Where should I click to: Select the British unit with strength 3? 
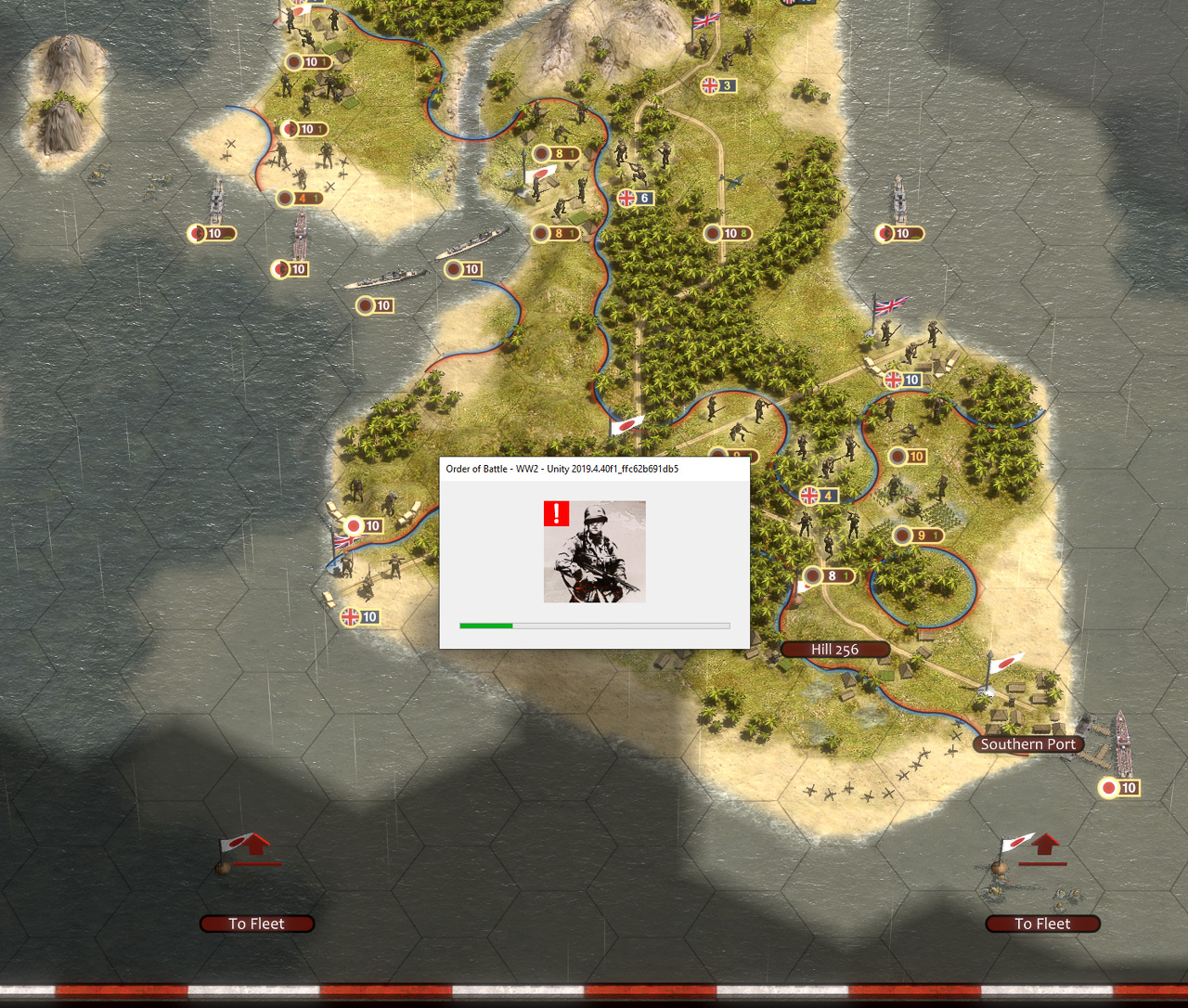click(x=717, y=85)
